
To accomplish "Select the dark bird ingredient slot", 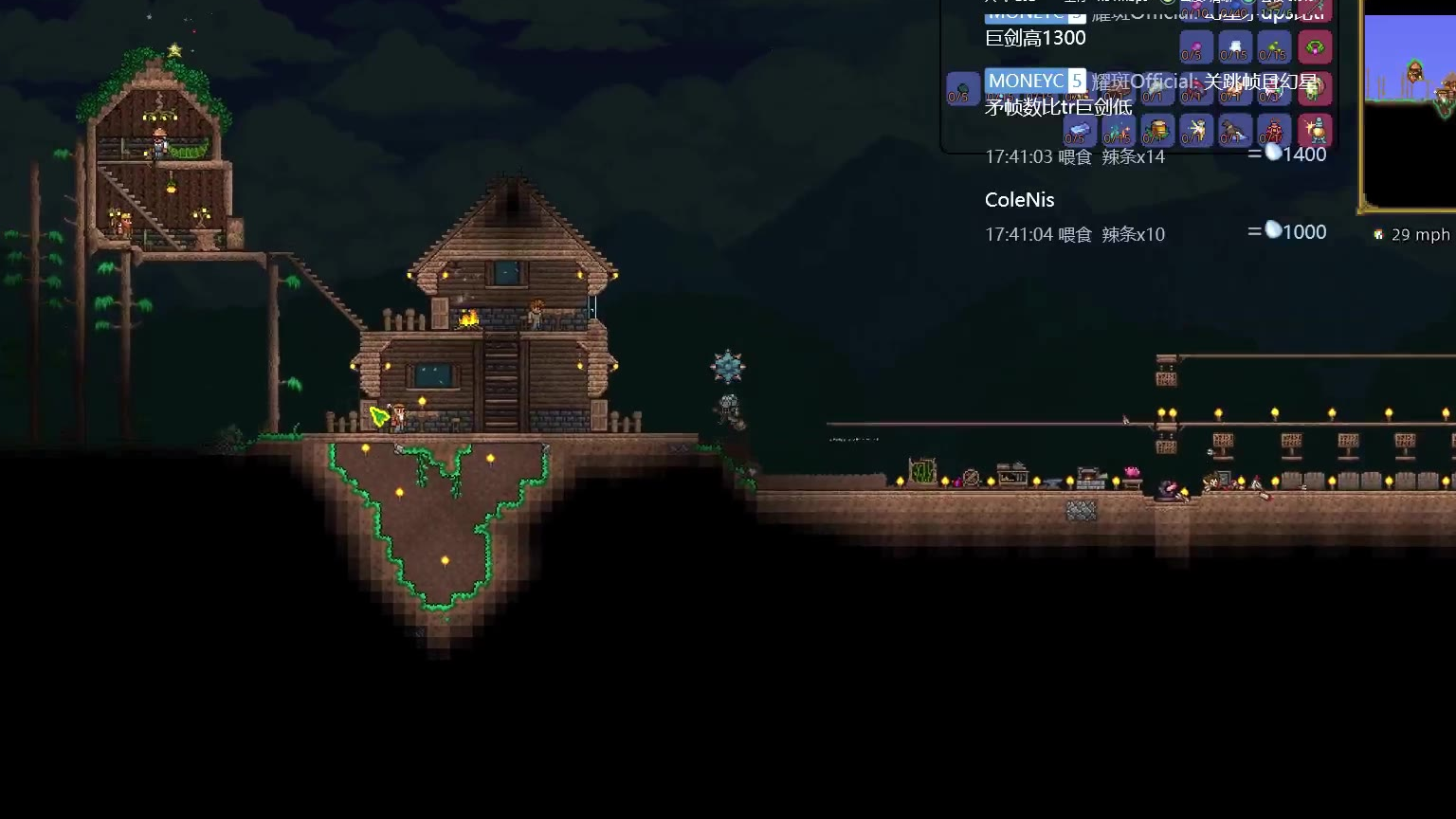I will (x=1234, y=130).
